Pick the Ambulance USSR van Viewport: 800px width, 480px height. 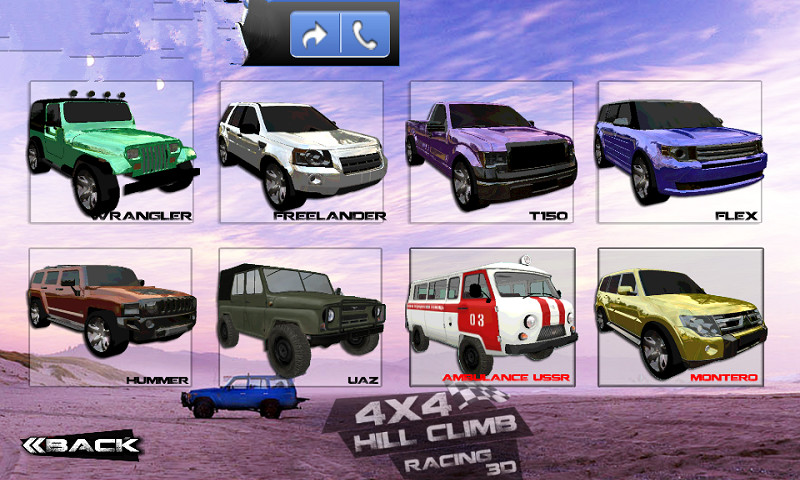tap(491, 317)
